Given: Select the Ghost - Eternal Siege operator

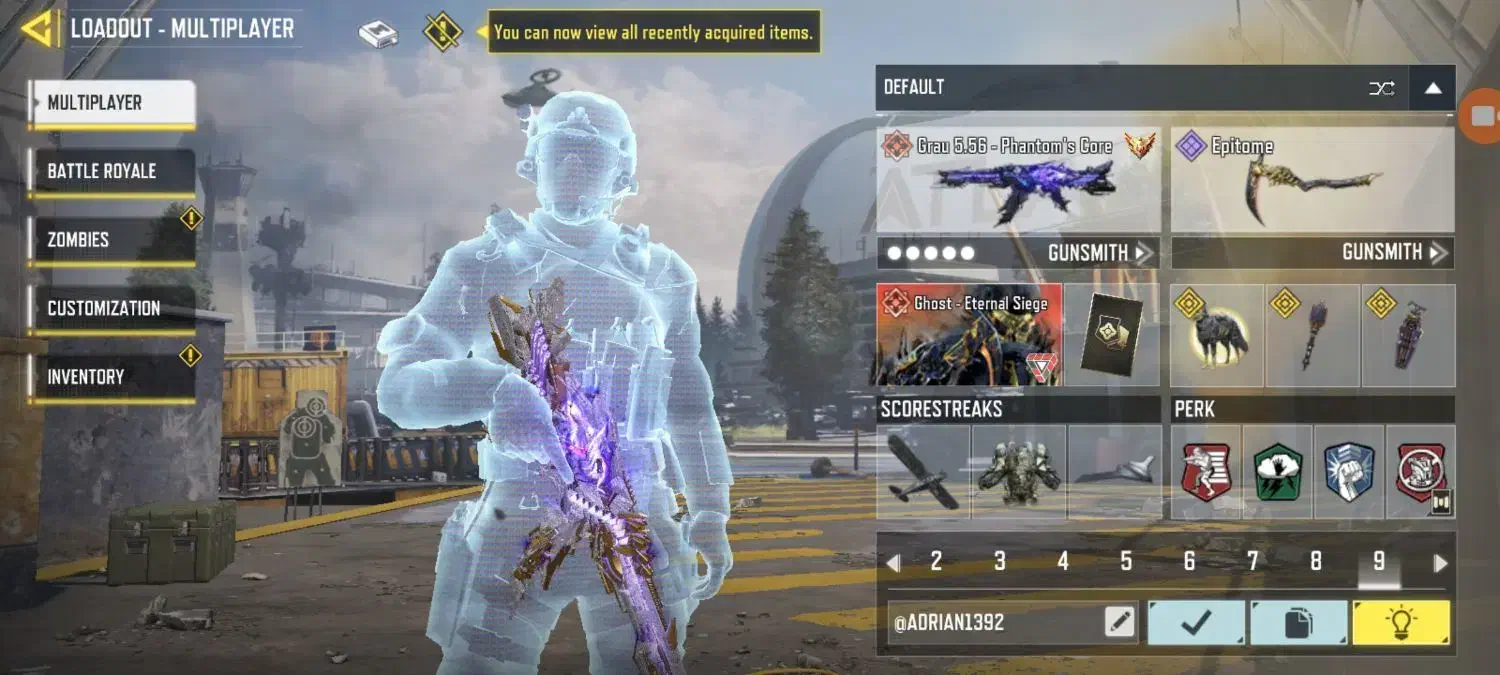Looking at the screenshot, I should 968,335.
